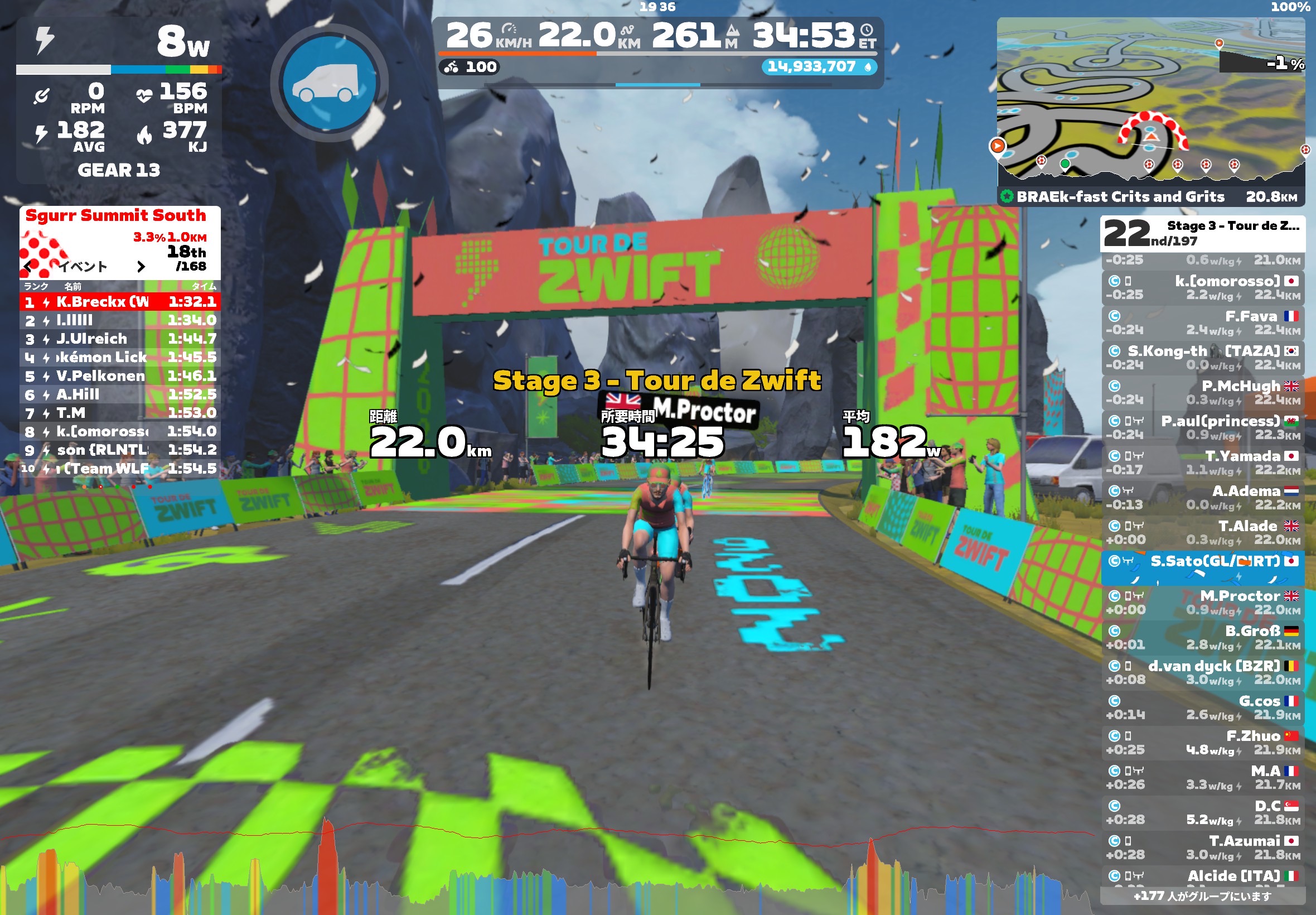
Task: View rider F.Fava in nearby list
Action: (1202, 323)
